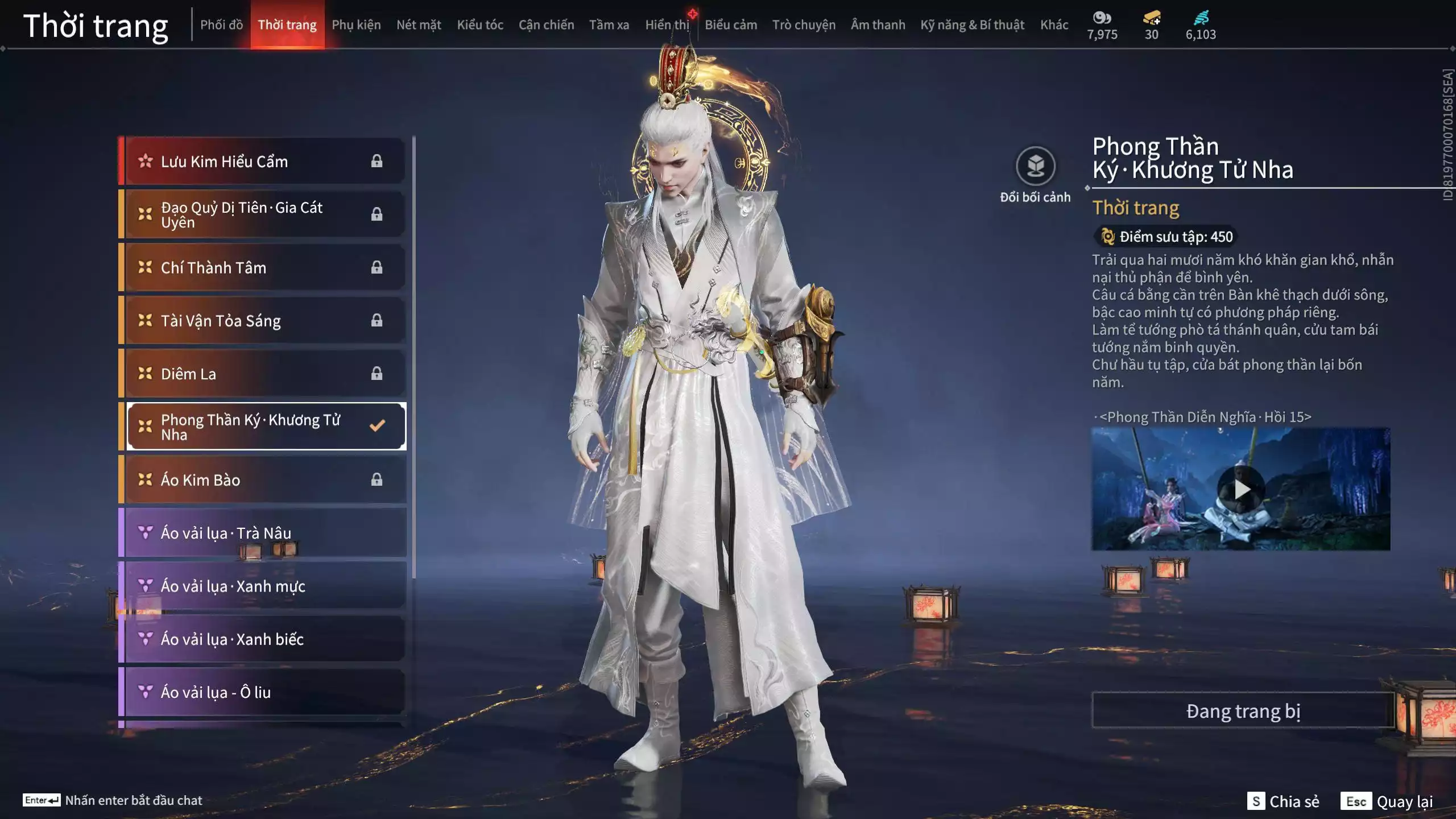Select the Kiểu tóc tab
Viewport: 1456px width, 819px height.
coord(479,24)
